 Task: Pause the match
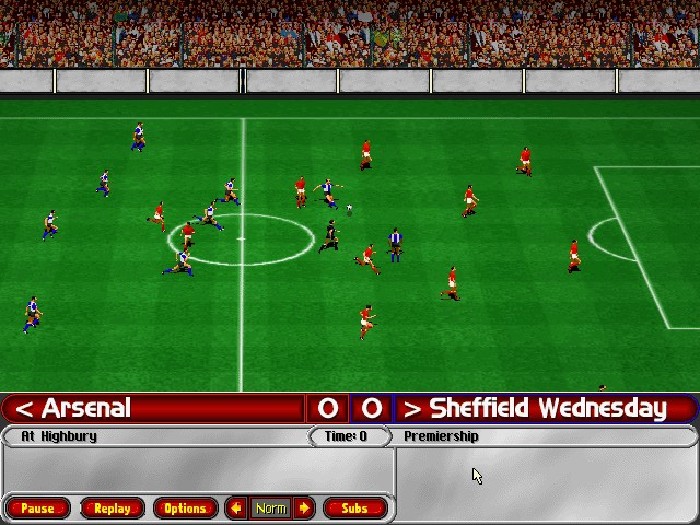click(x=38, y=508)
